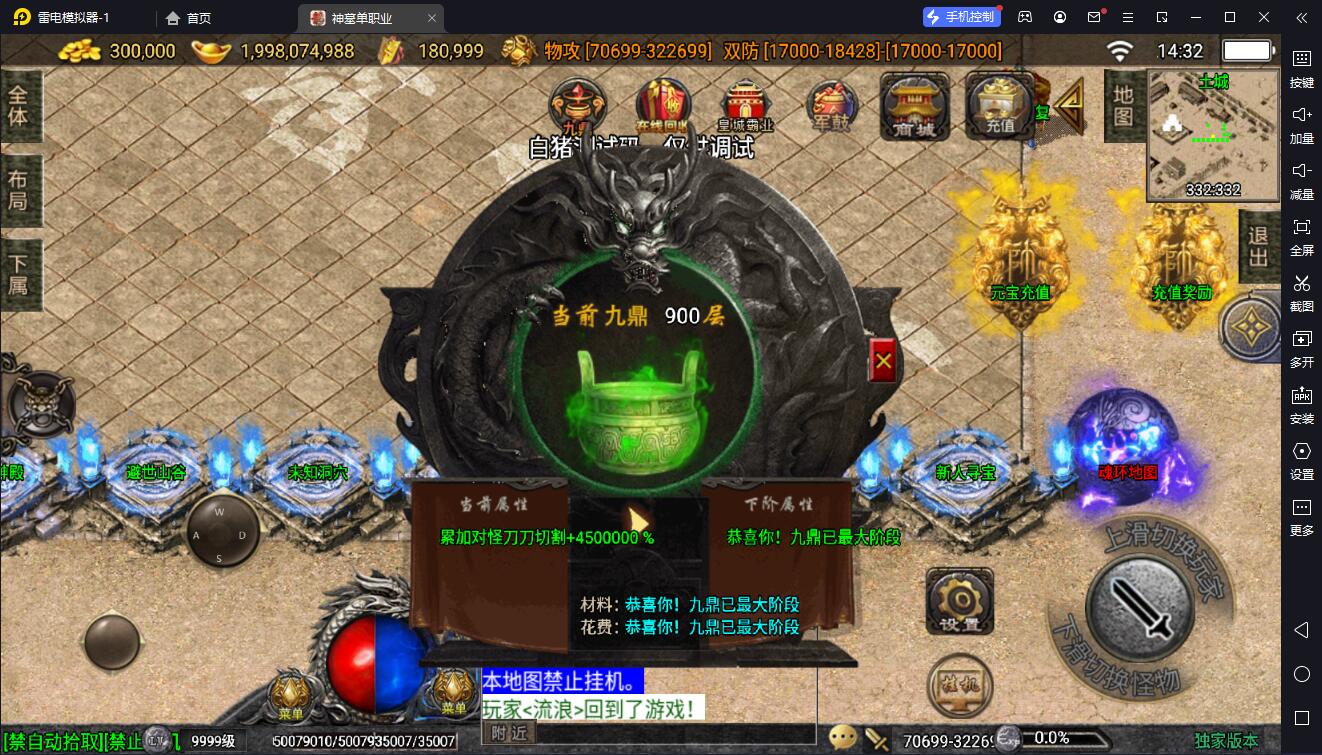The image size is (1322, 755).
Task: Open the 充值 recharge chest button
Action: (x=999, y=106)
